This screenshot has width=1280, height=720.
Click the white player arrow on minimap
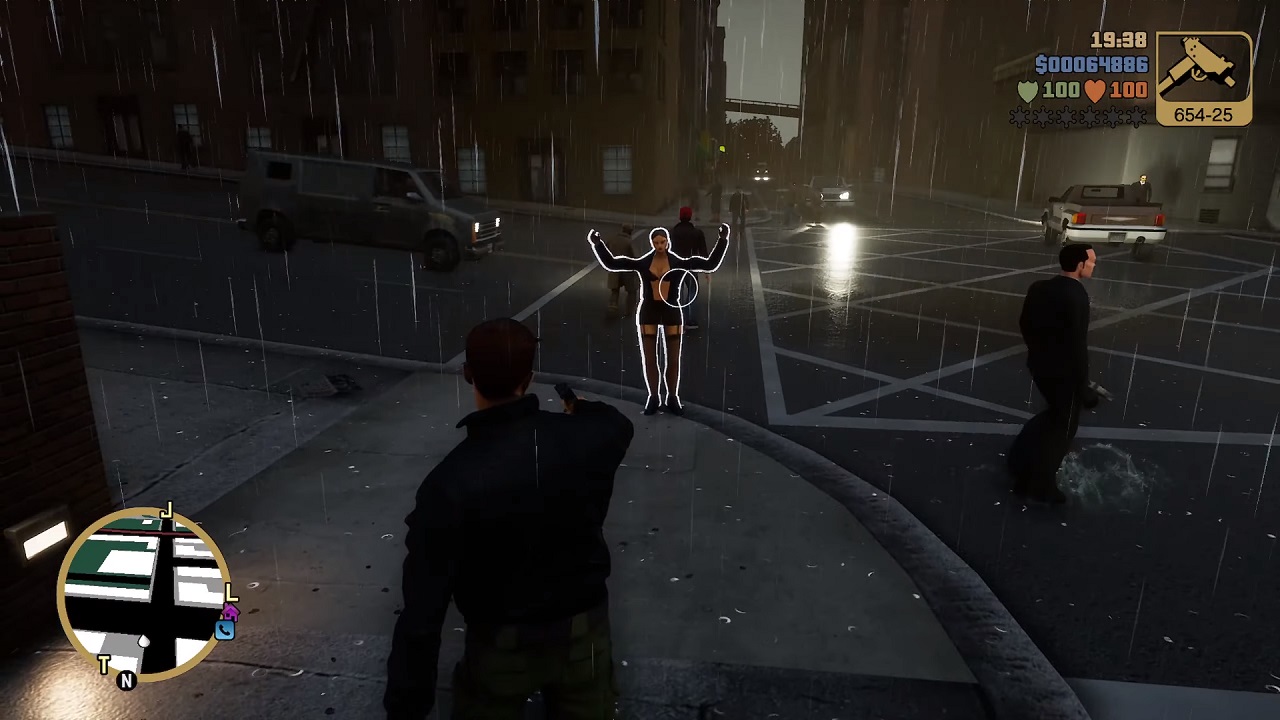click(x=144, y=642)
